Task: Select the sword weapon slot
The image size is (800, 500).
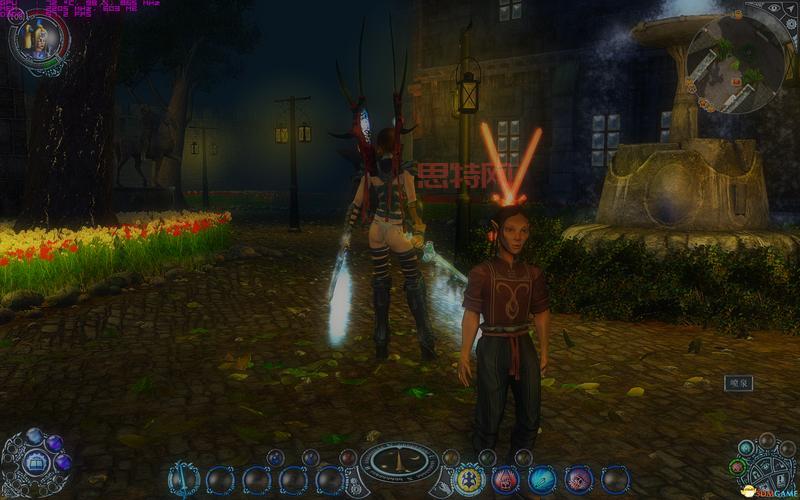Action: (184, 480)
